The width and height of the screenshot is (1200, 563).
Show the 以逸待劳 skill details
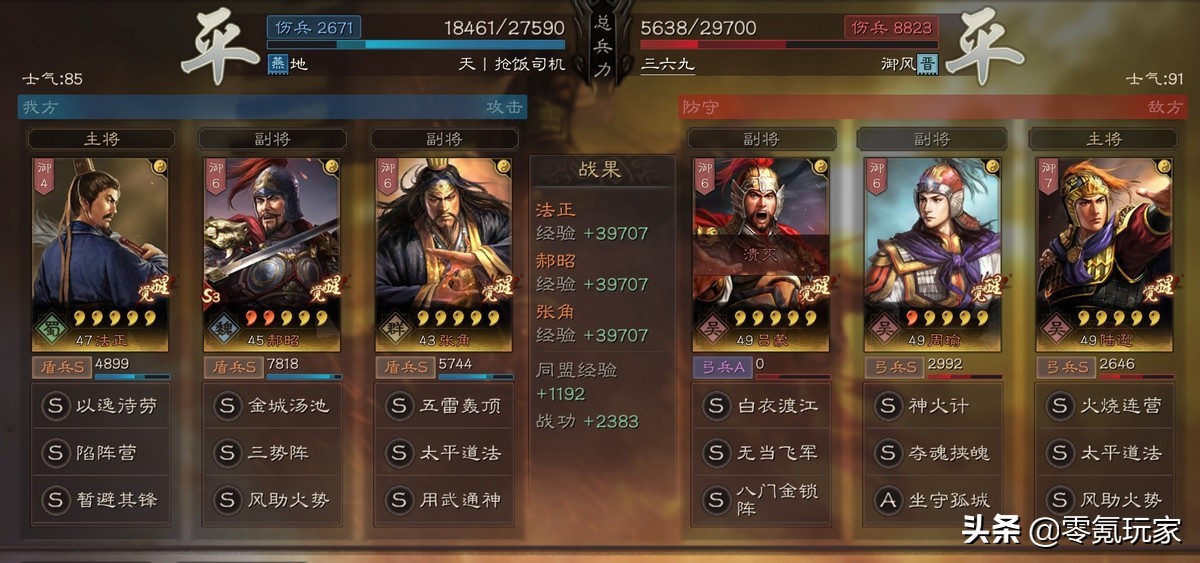[x=101, y=406]
